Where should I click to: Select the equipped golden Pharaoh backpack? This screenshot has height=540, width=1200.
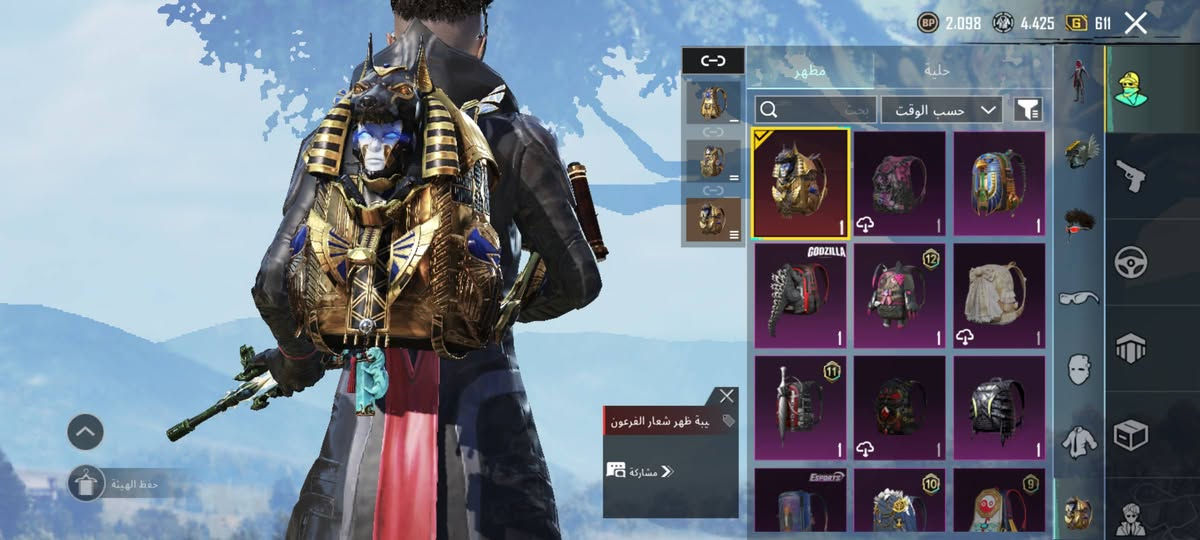coord(800,183)
